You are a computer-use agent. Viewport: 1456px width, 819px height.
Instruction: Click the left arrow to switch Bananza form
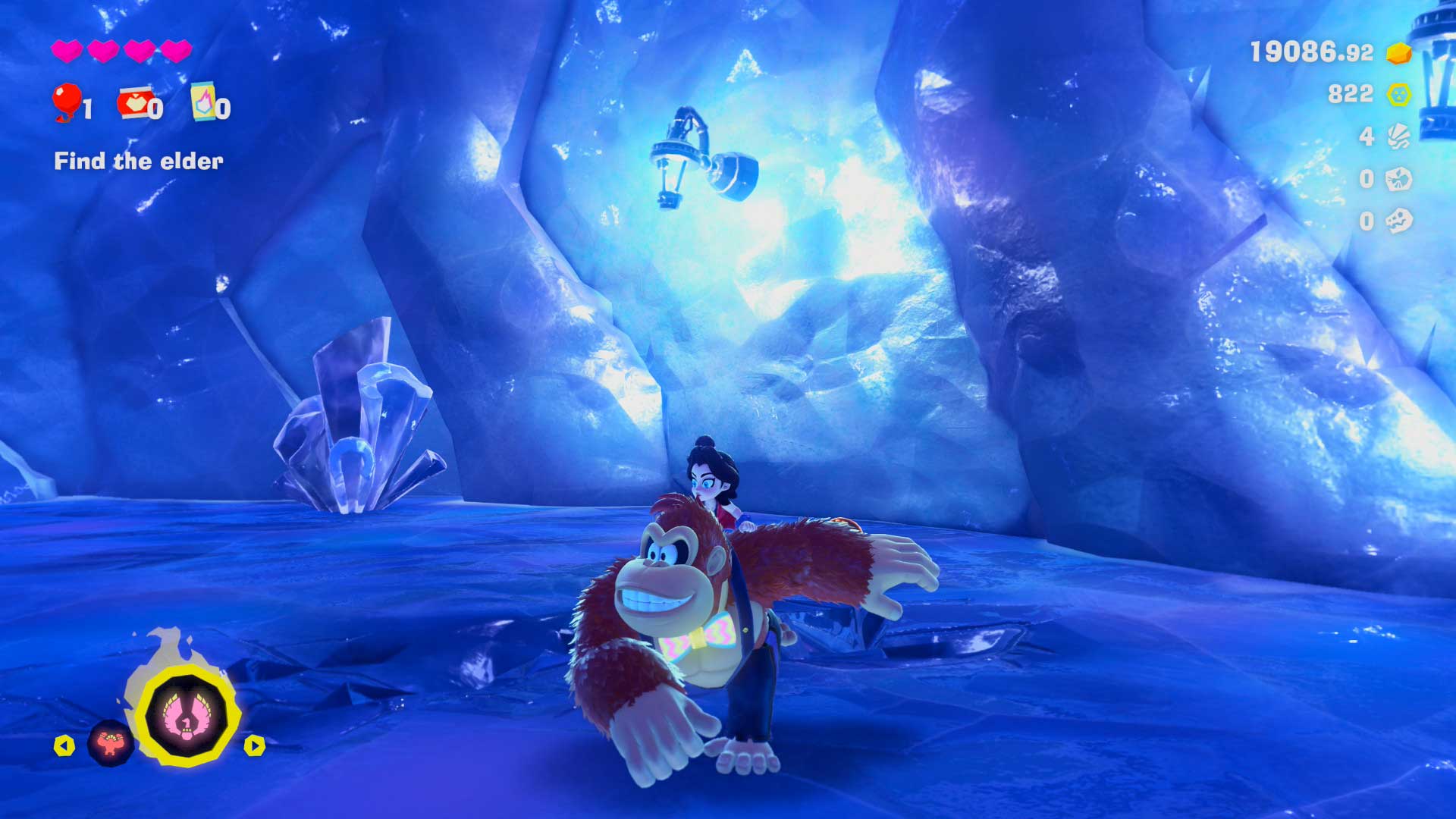tap(64, 746)
